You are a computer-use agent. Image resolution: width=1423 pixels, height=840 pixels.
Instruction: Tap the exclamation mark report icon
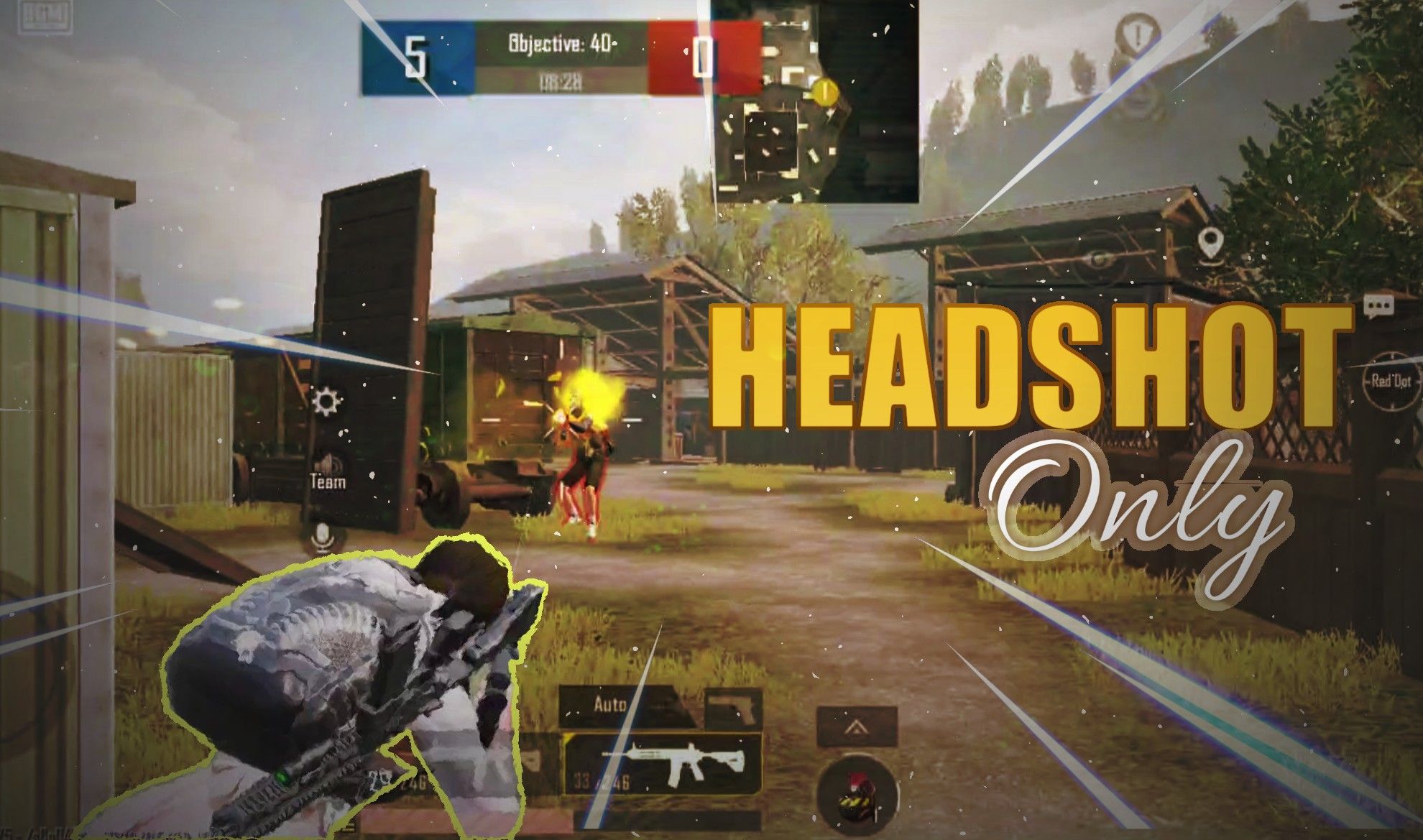1138,34
